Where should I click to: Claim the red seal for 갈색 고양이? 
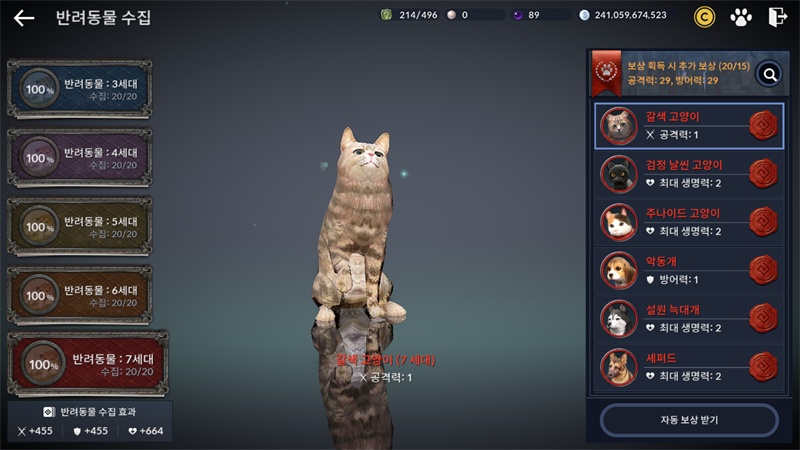click(763, 125)
